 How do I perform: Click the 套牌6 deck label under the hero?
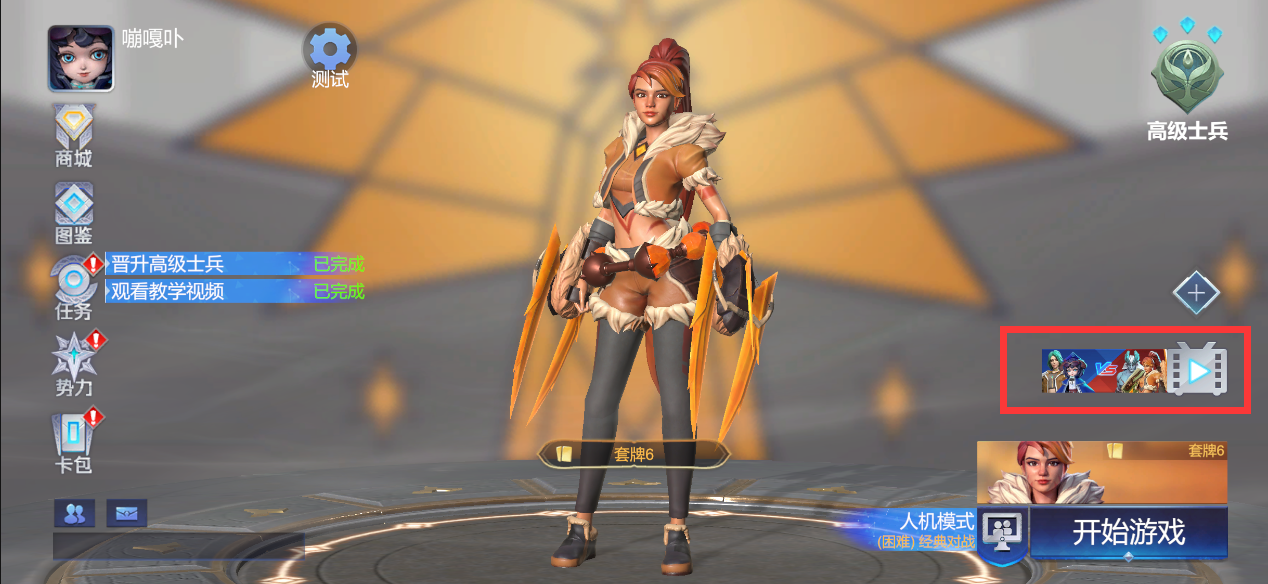pyautogui.click(x=633, y=454)
